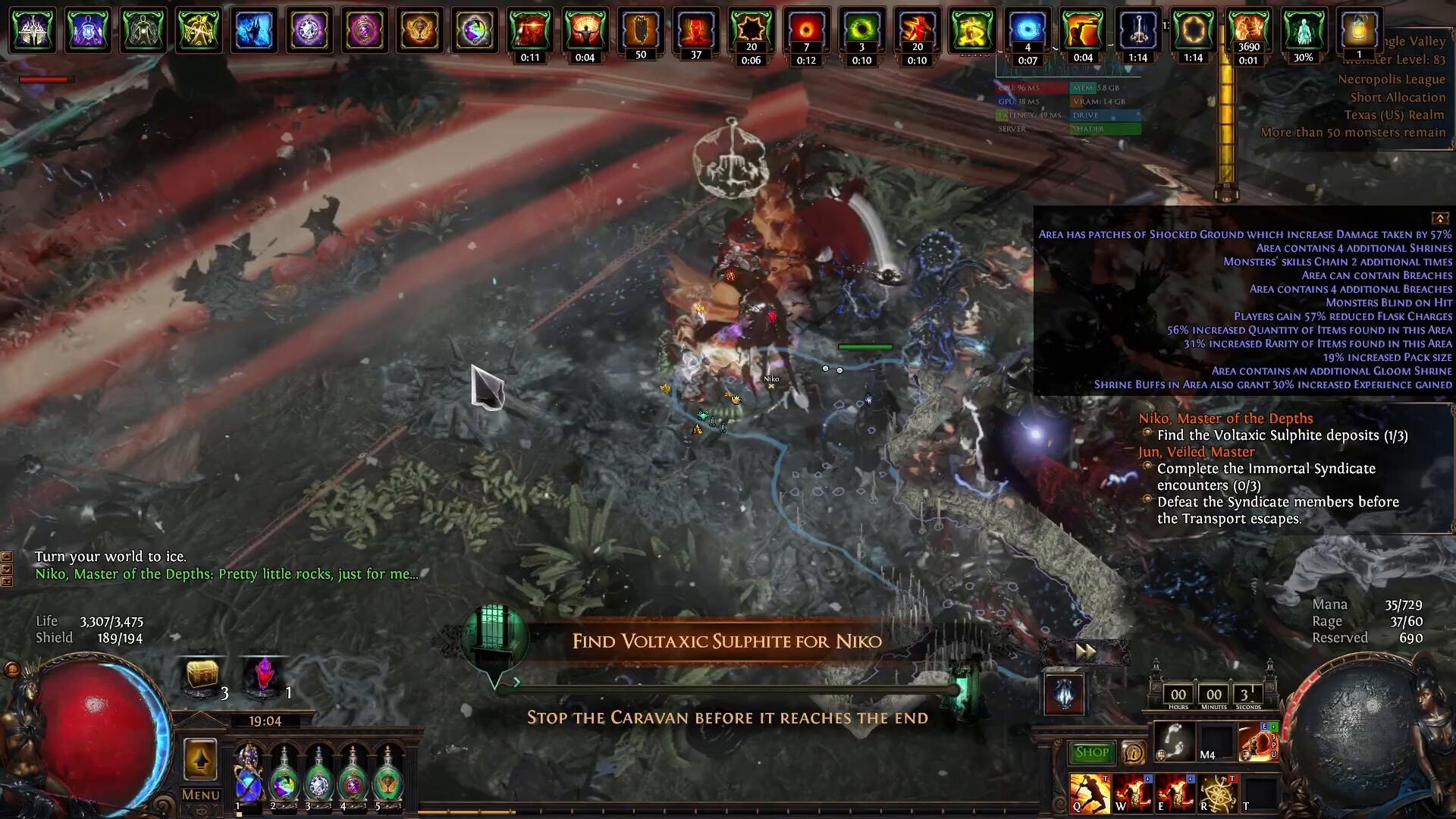
Task: Open the green Shop button
Action: (1090, 752)
